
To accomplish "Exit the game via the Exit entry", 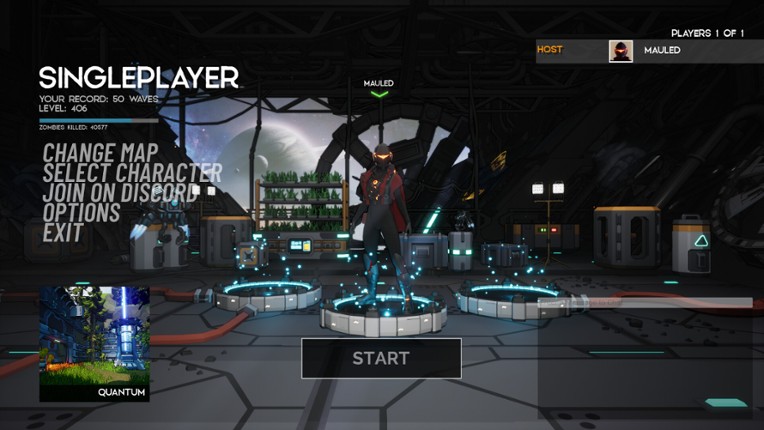I will coord(63,233).
